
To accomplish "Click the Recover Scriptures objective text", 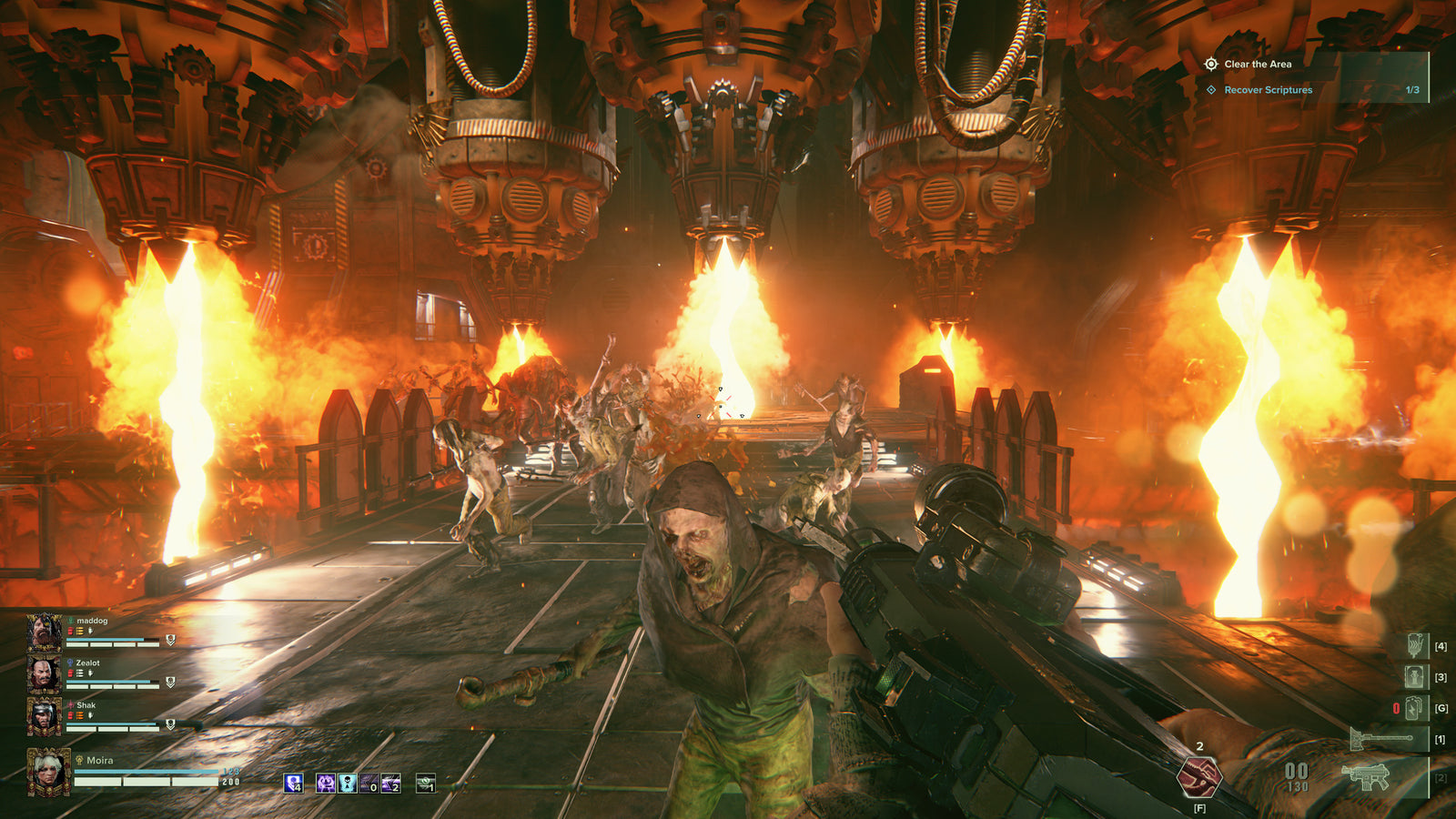I will (1267, 91).
